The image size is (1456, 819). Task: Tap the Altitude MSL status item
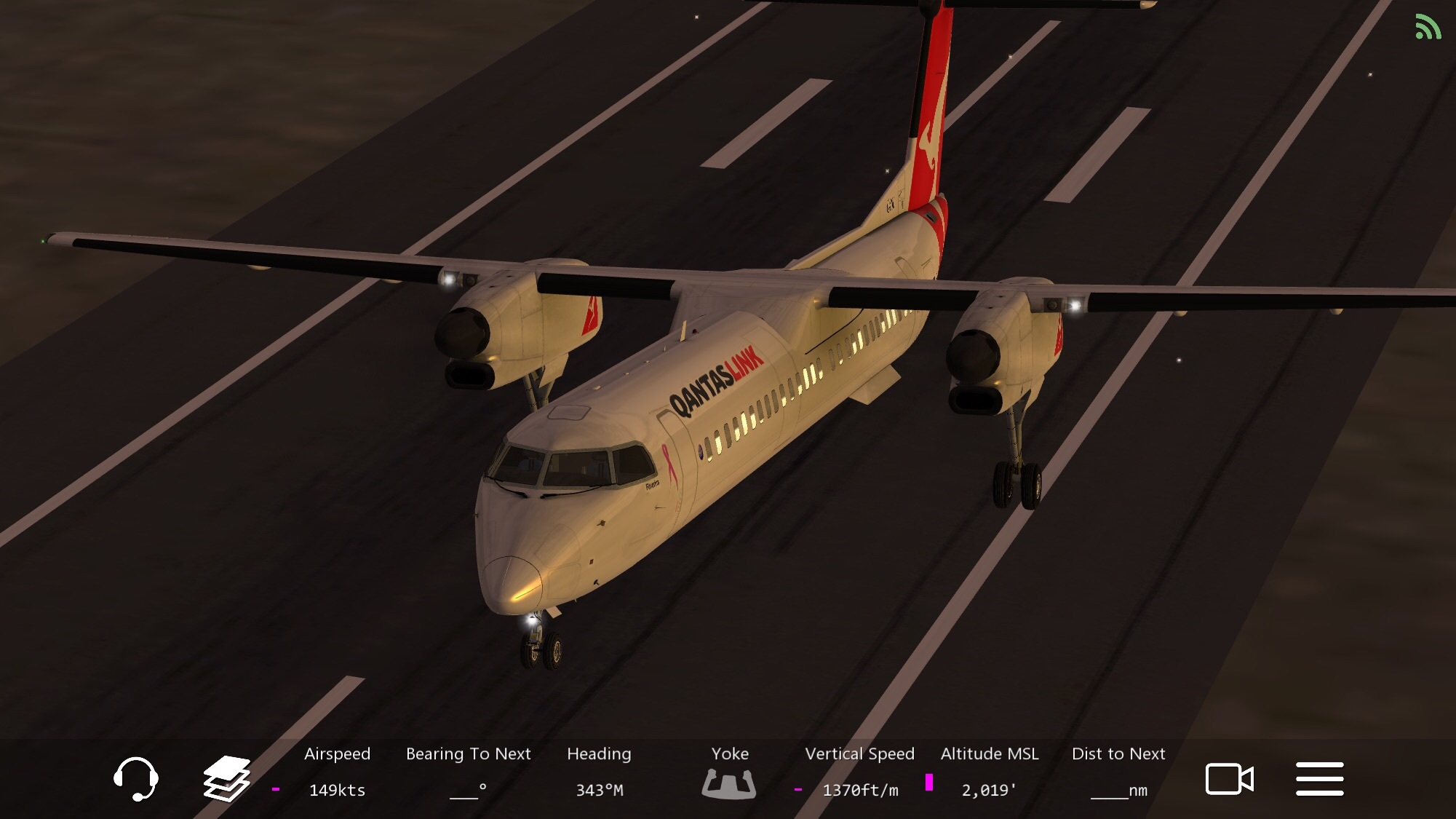point(989,773)
